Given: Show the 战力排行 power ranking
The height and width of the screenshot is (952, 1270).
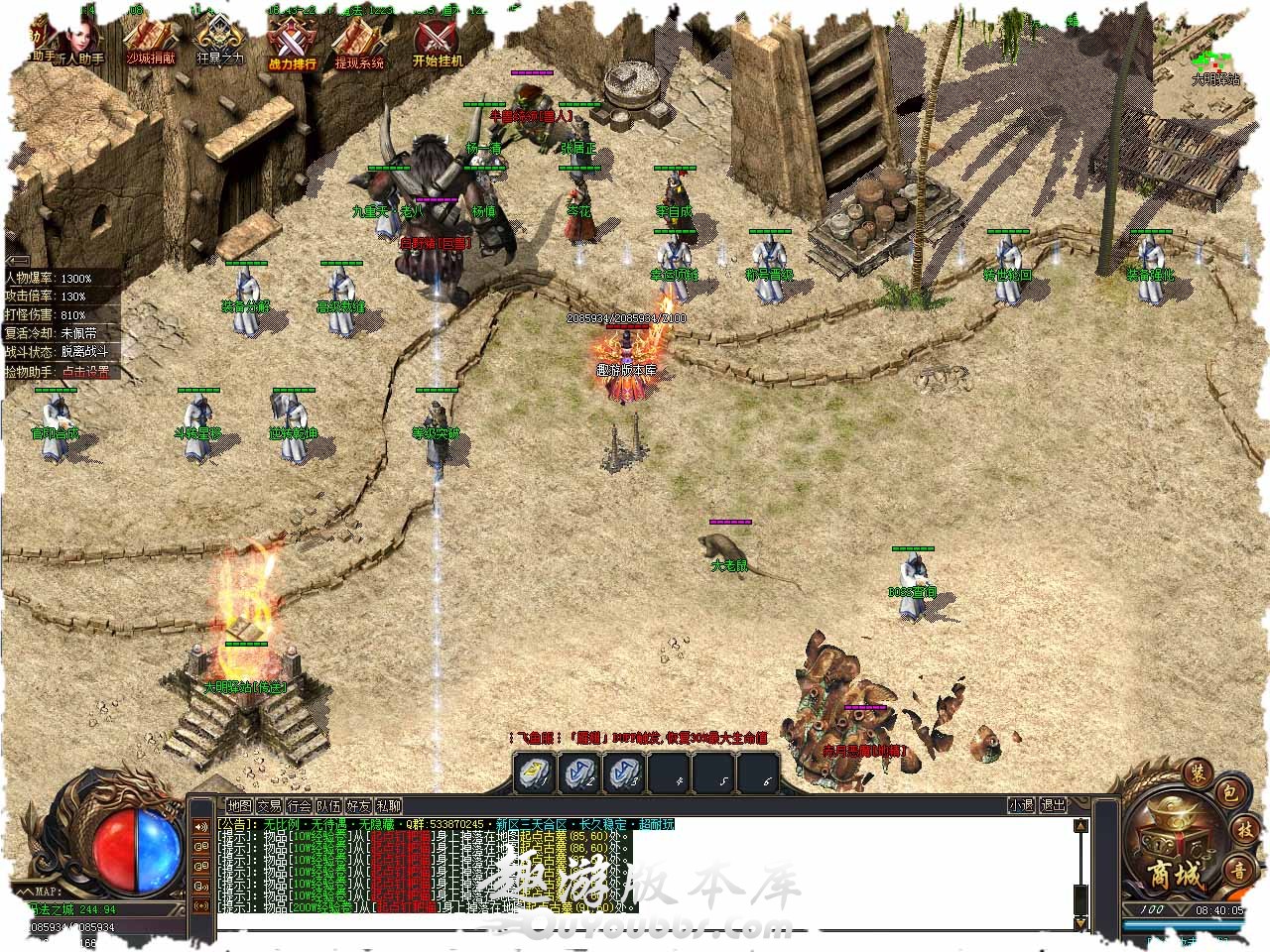Looking at the screenshot, I should pos(292,44).
